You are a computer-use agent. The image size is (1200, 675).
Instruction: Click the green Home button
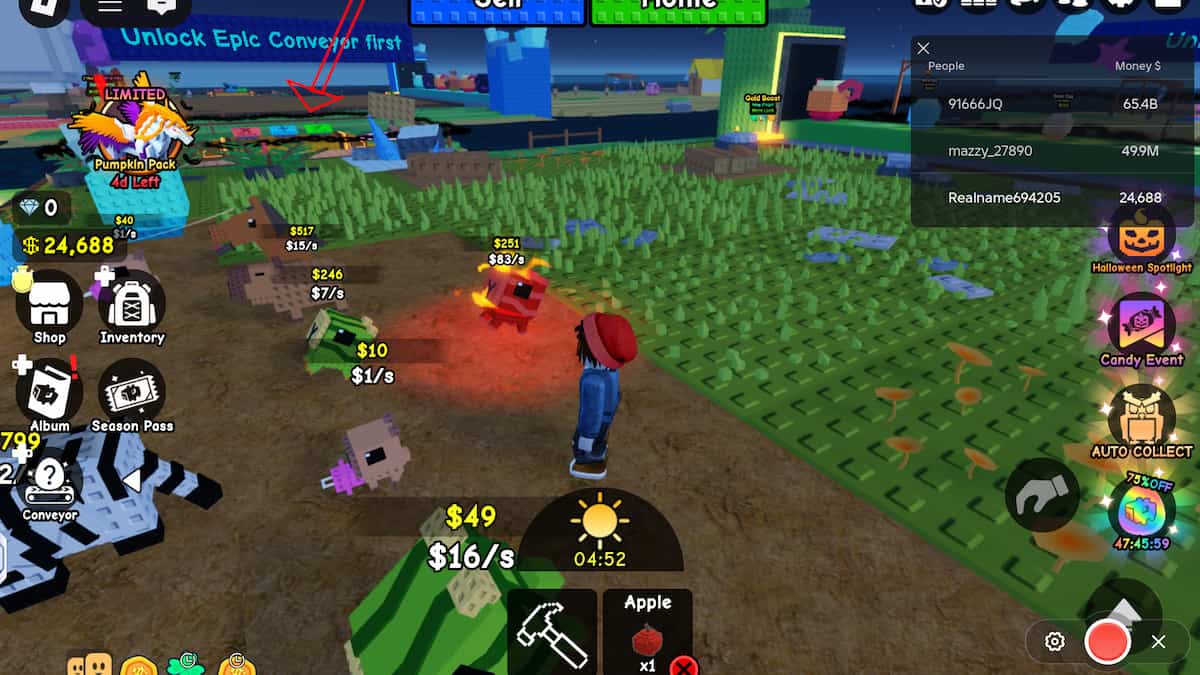tap(678, 8)
